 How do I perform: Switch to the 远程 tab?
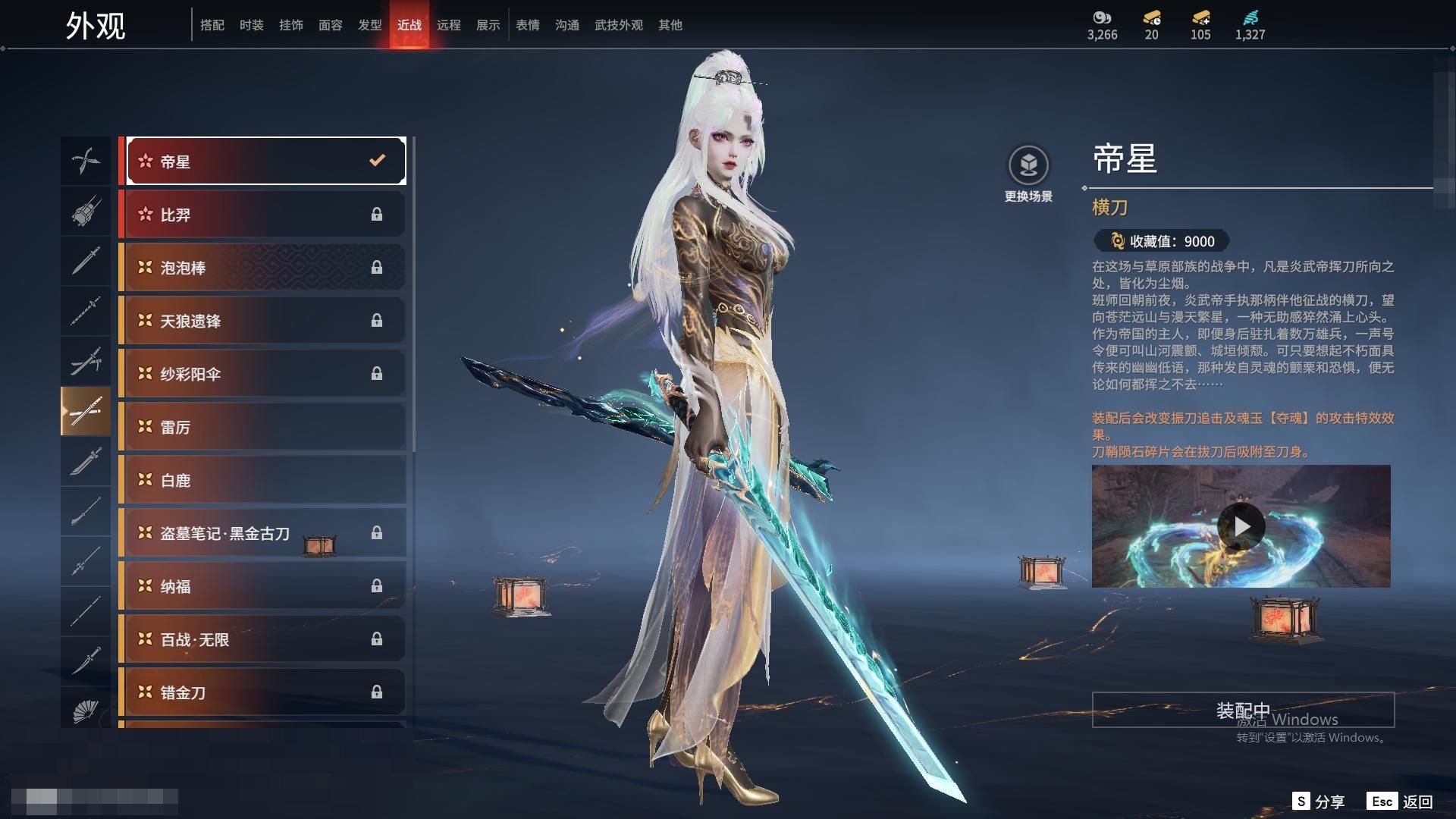[x=448, y=25]
